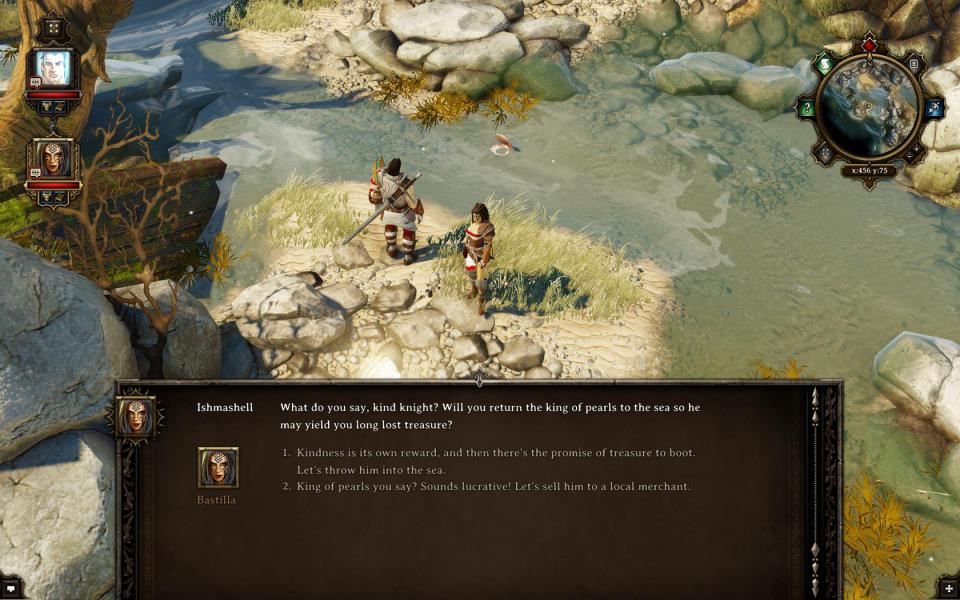The height and width of the screenshot is (600, 960).
Task: Click the grey button at minimap's upper right
Action: pos(913,64)
